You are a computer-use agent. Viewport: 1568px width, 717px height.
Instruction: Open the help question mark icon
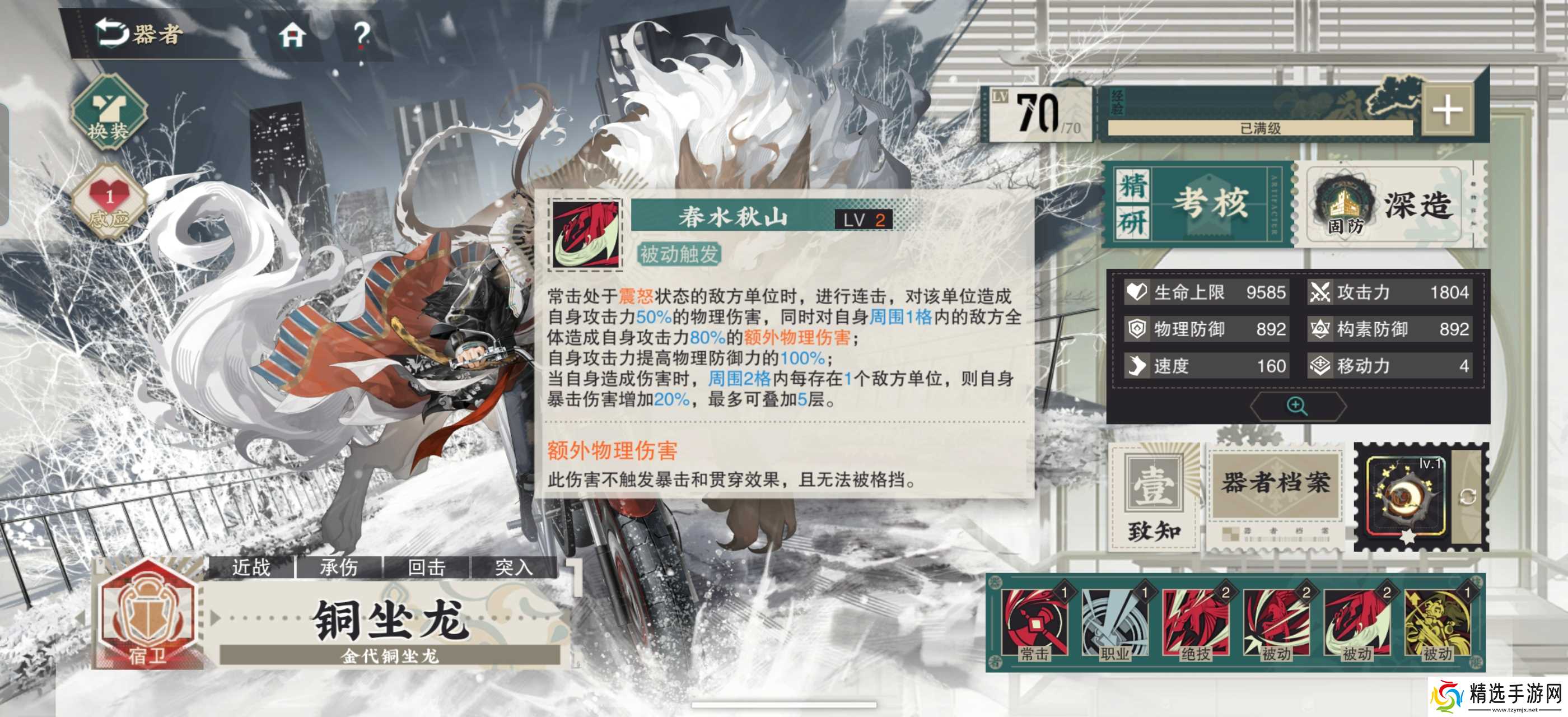click(x=363, y=36)
